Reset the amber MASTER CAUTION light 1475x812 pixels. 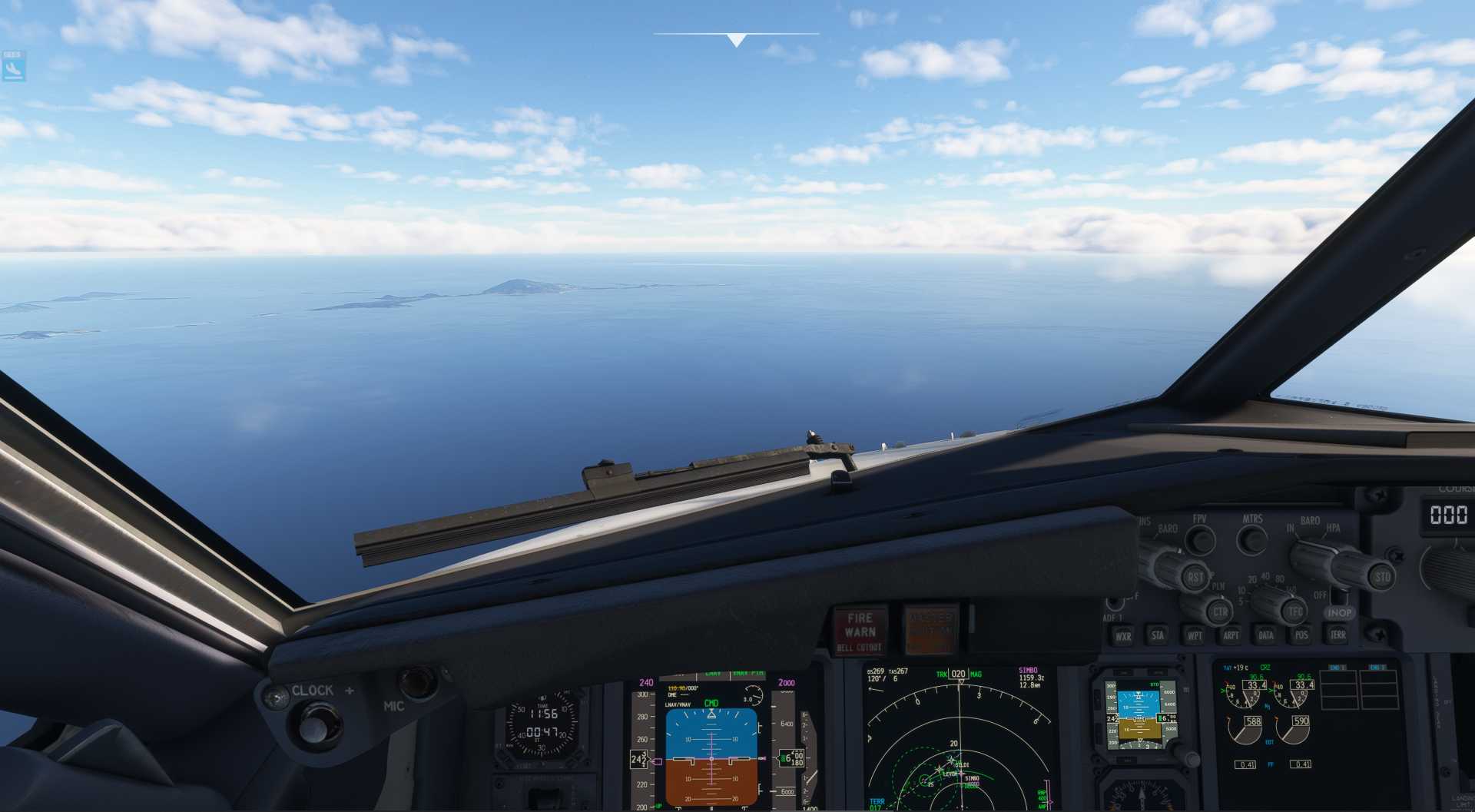(930, 630)
